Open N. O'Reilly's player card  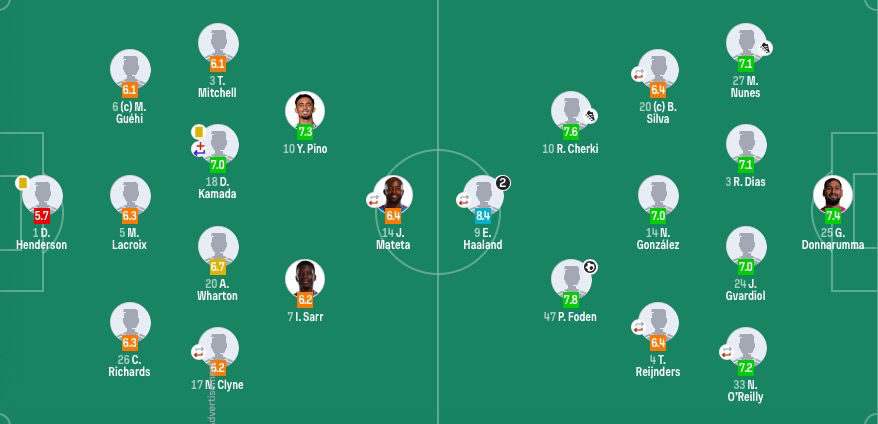tap(746, 348)
